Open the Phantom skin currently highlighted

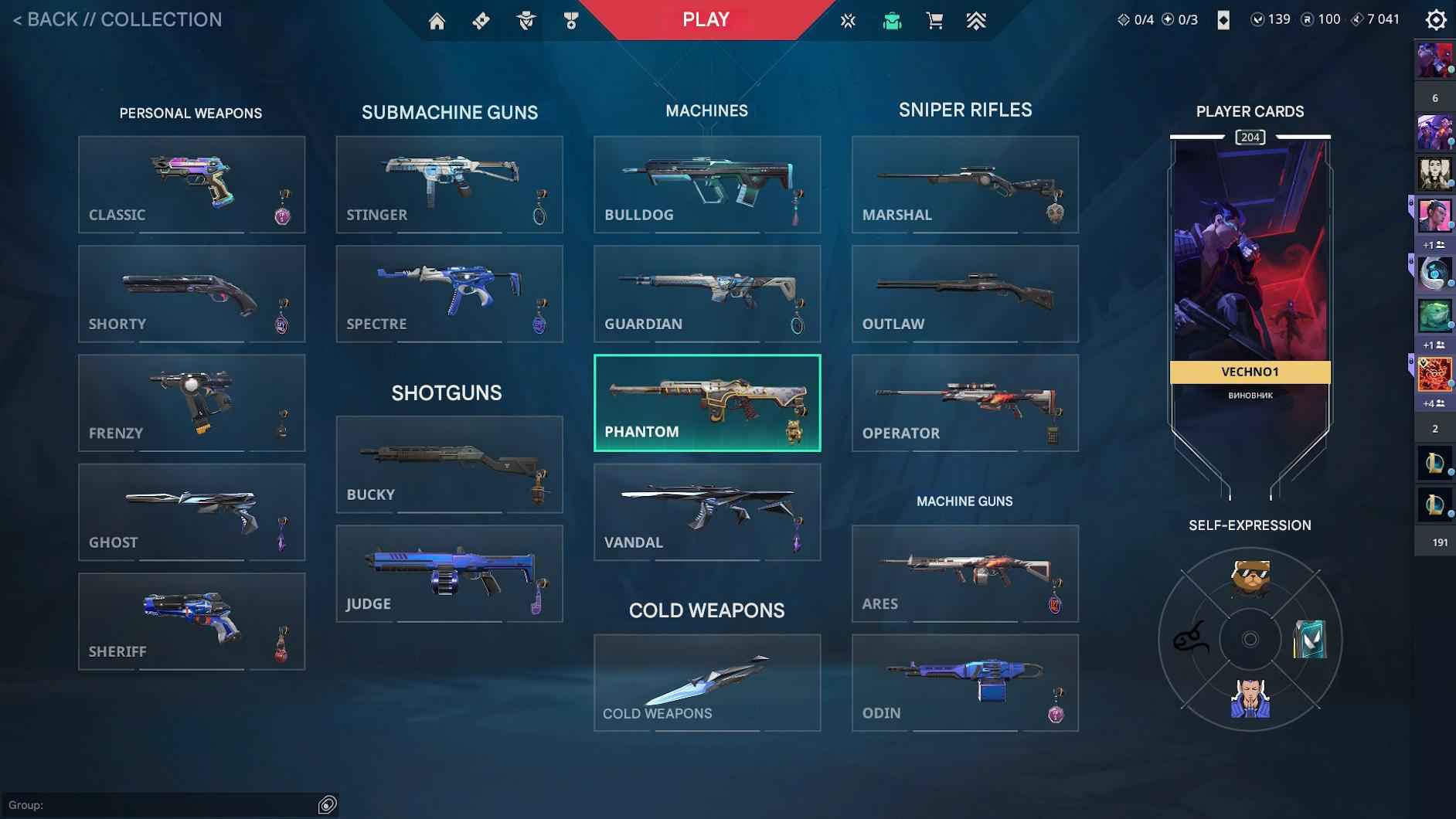(707, 403)
